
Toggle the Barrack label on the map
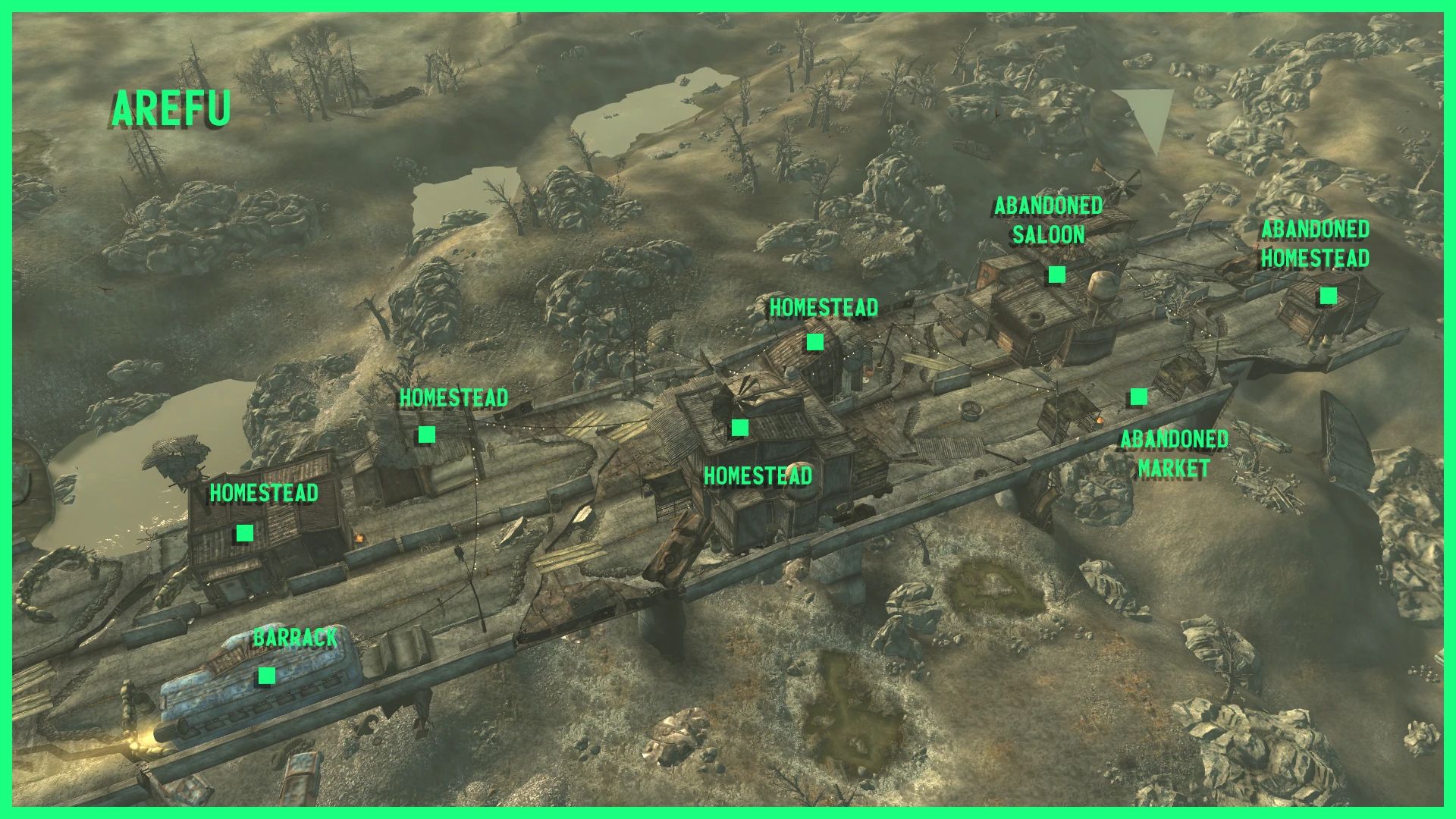[x=296, y=638]
